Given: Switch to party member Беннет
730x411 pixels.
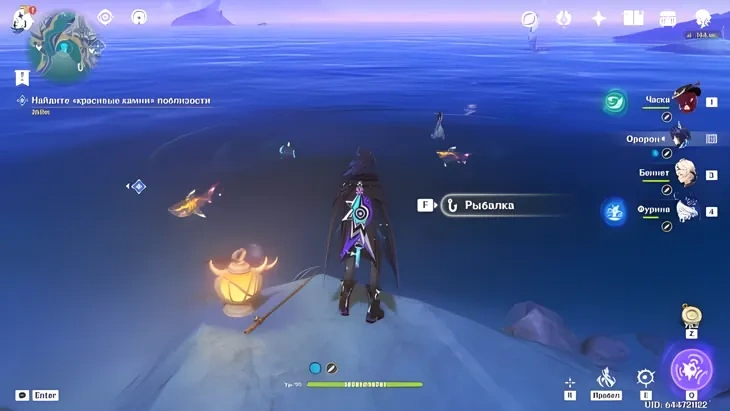Looking at the screenshot, I should coord(685,174).
